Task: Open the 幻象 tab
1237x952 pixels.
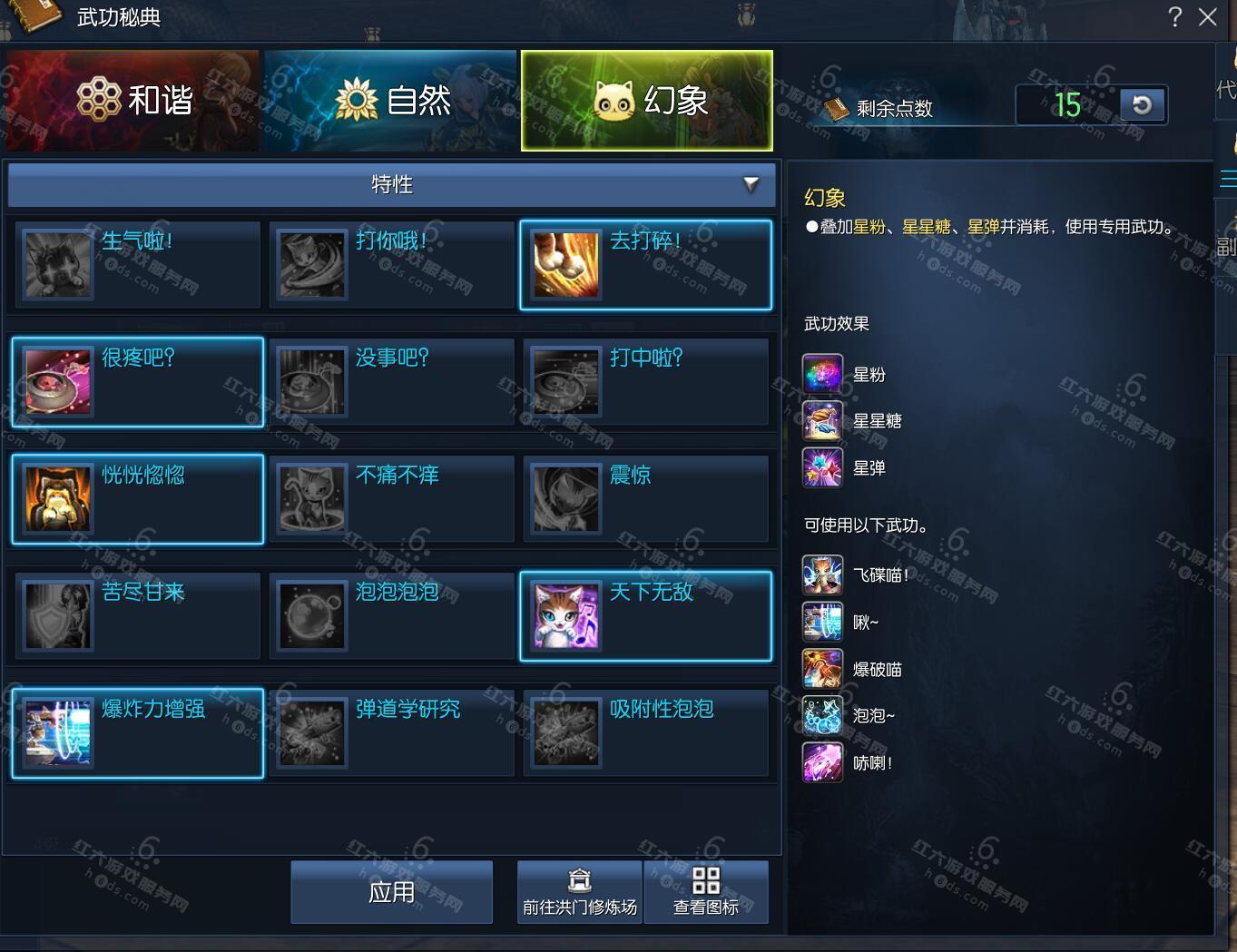Action: [x=647, y=100]
